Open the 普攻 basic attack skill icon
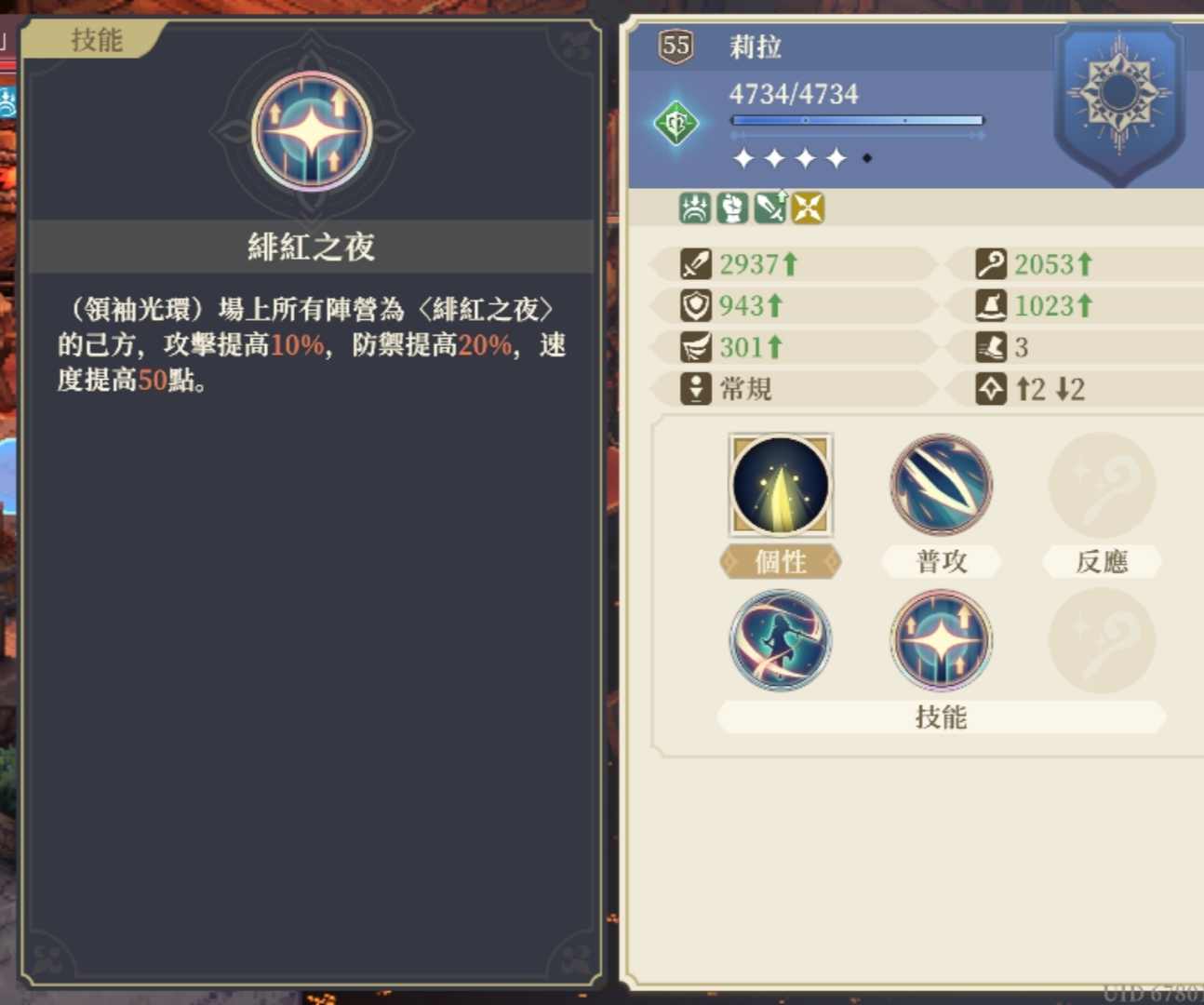The height and width of the screenshot is (1005, 1204). (x=941, y=485)
